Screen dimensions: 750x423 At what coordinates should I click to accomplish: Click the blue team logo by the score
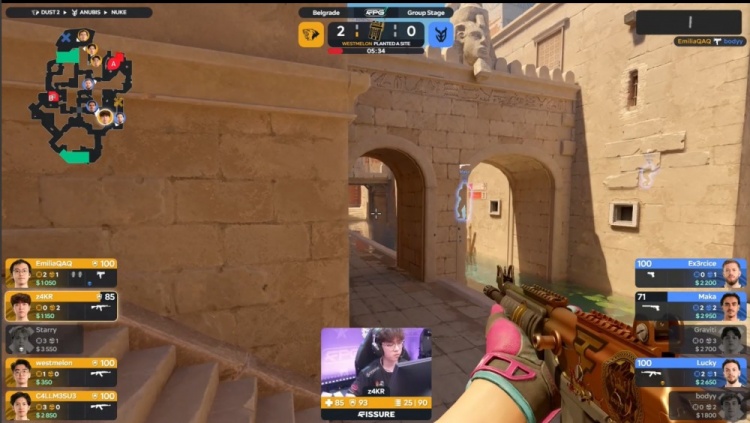pos(441,35)
